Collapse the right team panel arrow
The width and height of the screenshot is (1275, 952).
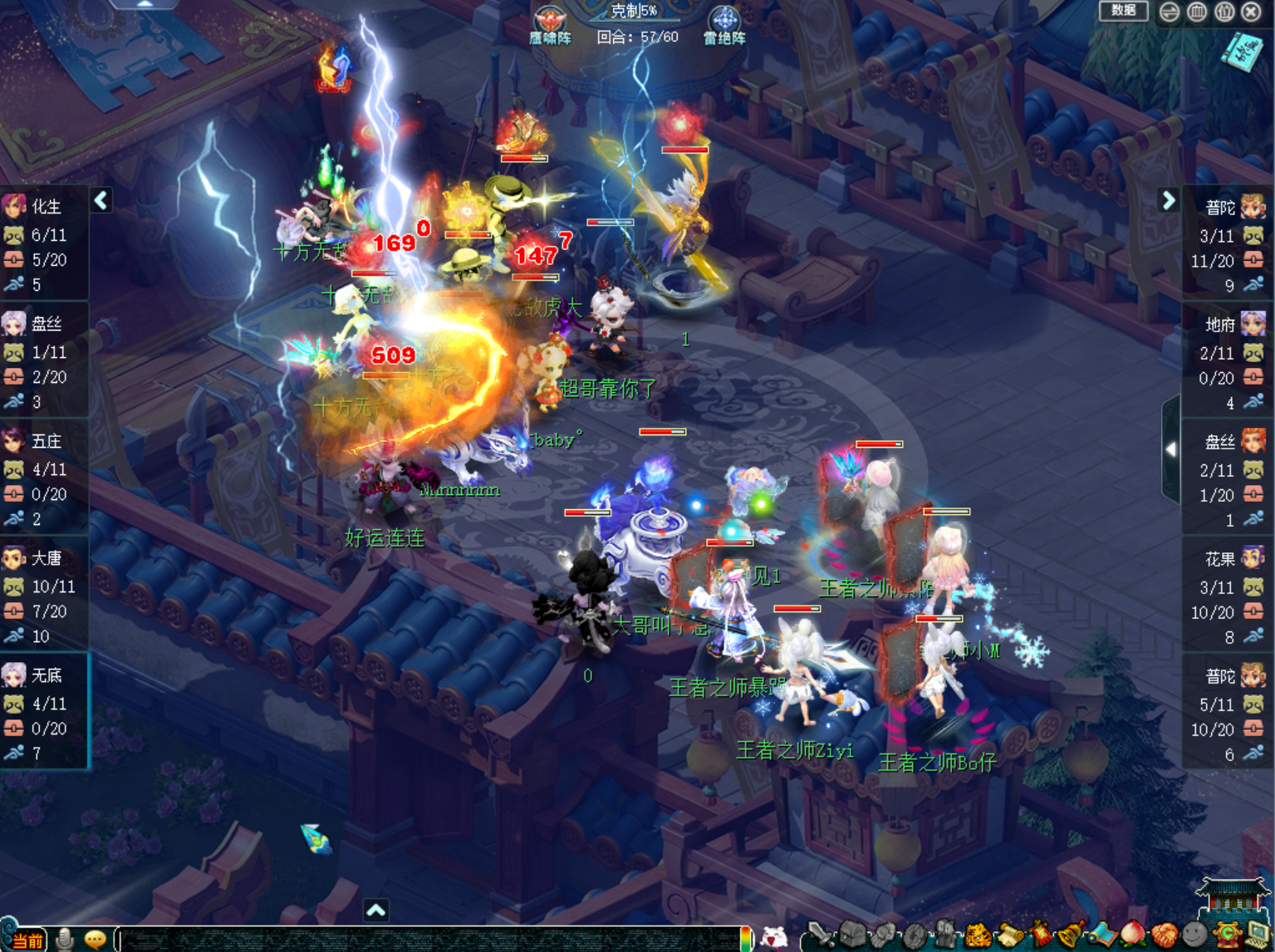(1169, 200)
